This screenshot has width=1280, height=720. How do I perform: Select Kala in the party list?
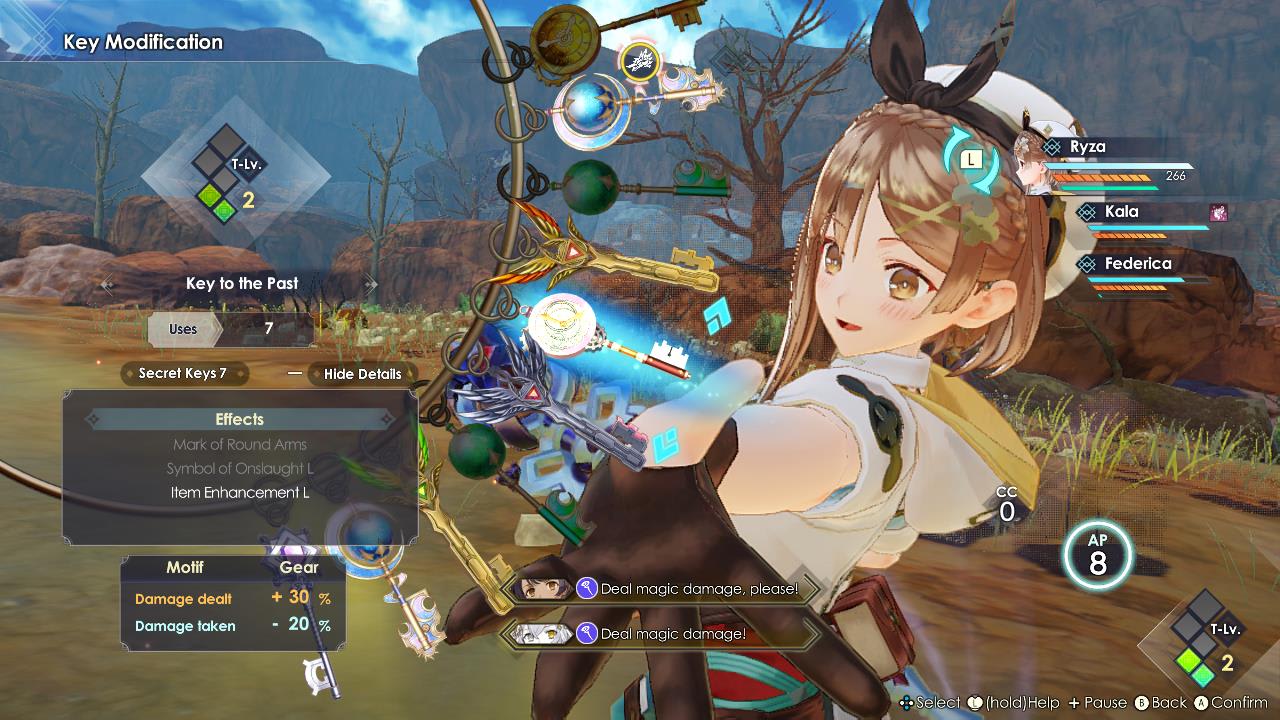point(1120,211)
